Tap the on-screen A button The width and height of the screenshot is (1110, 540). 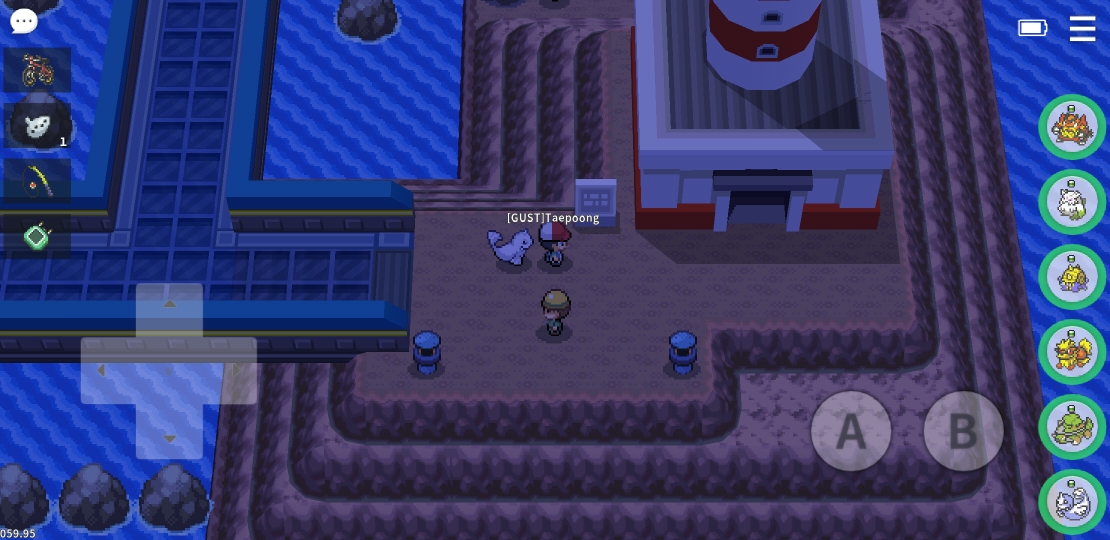point(851,431)
